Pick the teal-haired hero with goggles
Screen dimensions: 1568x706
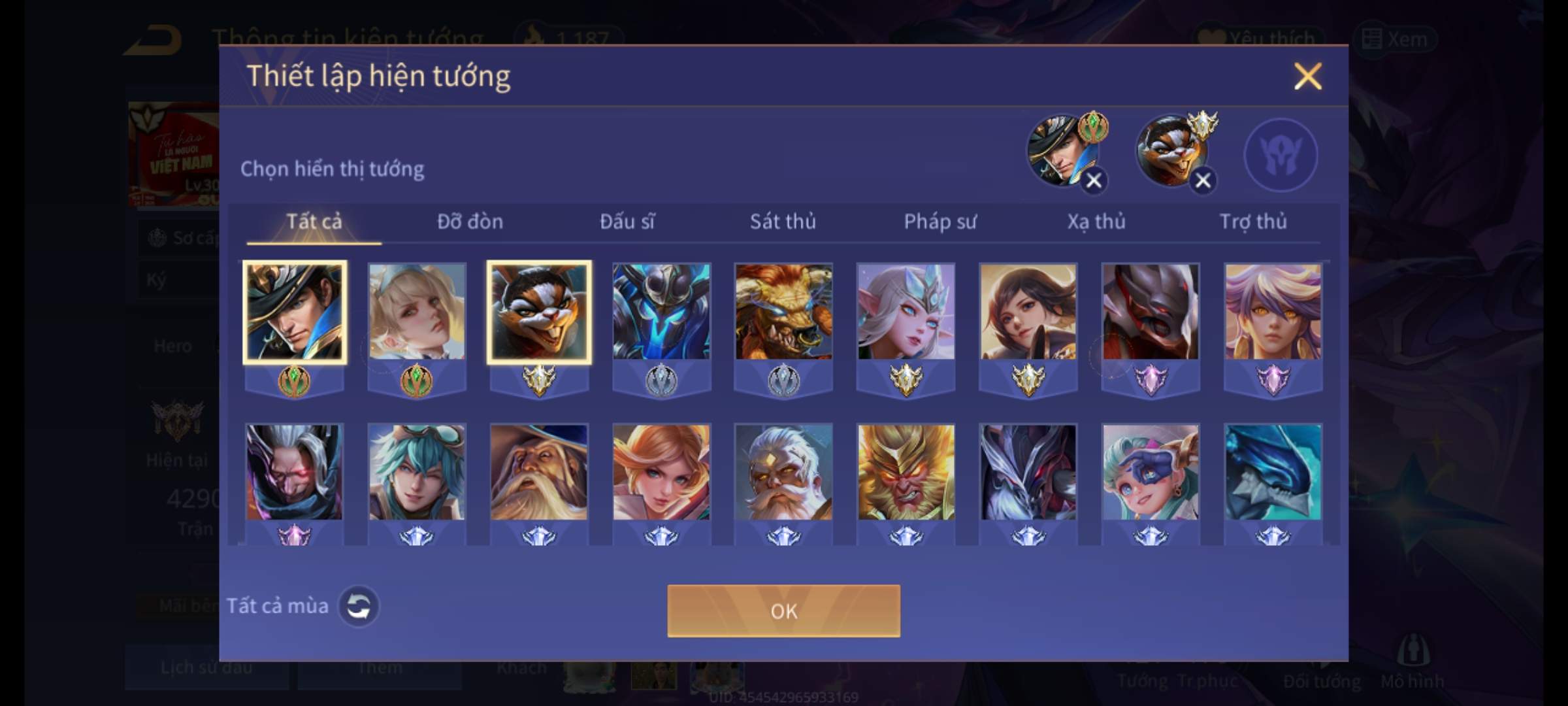point(417,473)
